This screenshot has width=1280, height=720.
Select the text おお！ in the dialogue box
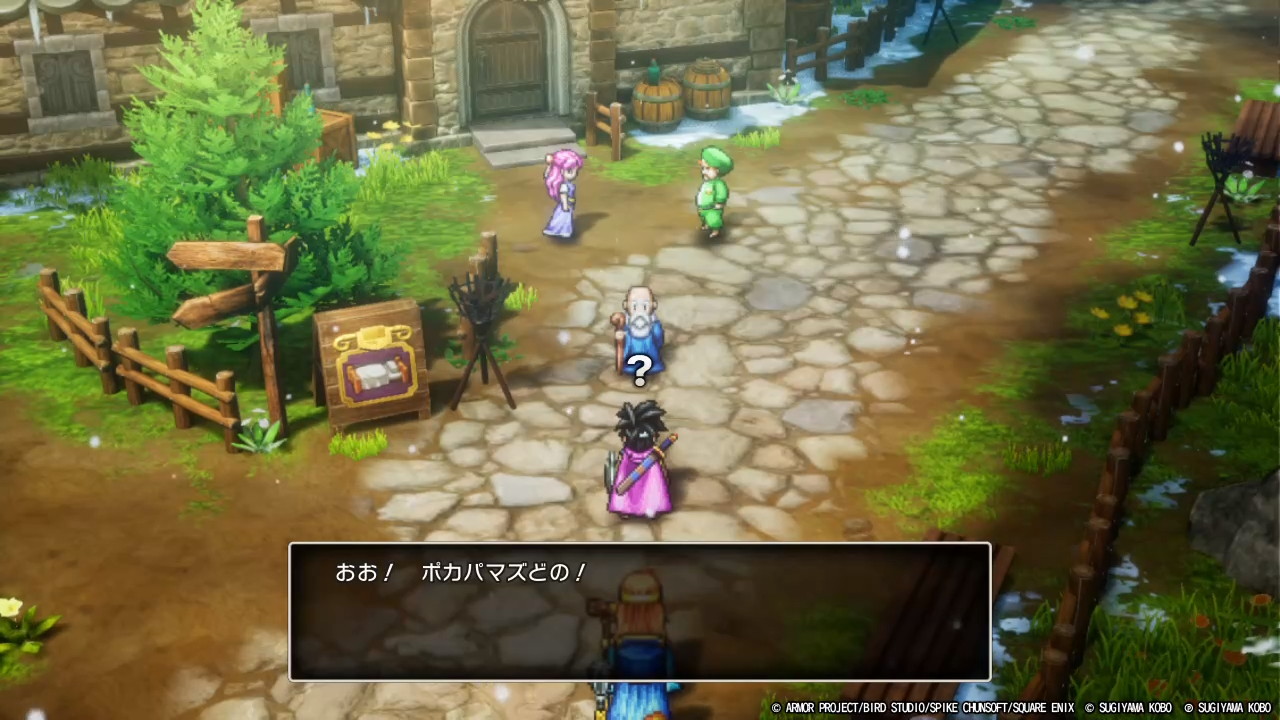362,573
